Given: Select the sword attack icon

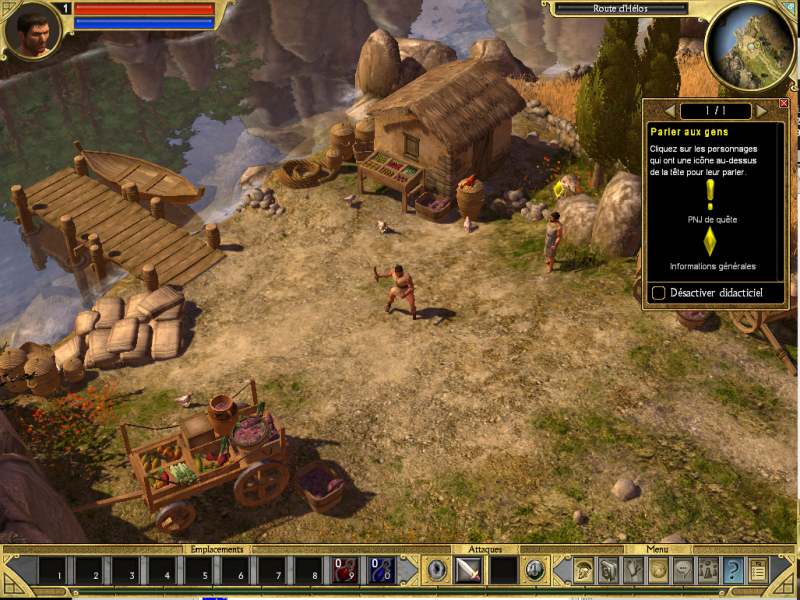Looking at the screenshot, I should point(469,570).
